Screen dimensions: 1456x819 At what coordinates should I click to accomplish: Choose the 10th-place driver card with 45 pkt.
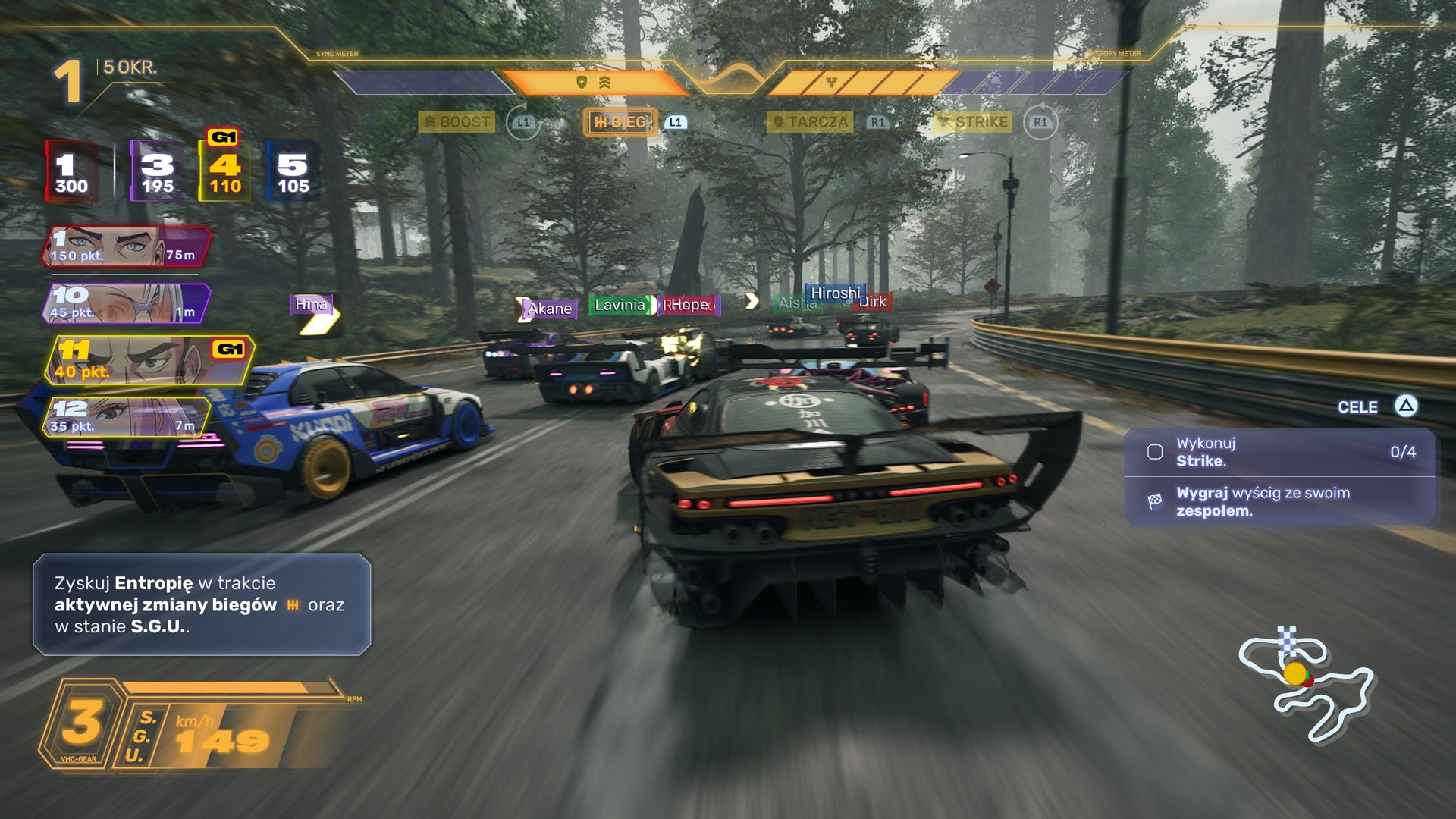point(125,303)
